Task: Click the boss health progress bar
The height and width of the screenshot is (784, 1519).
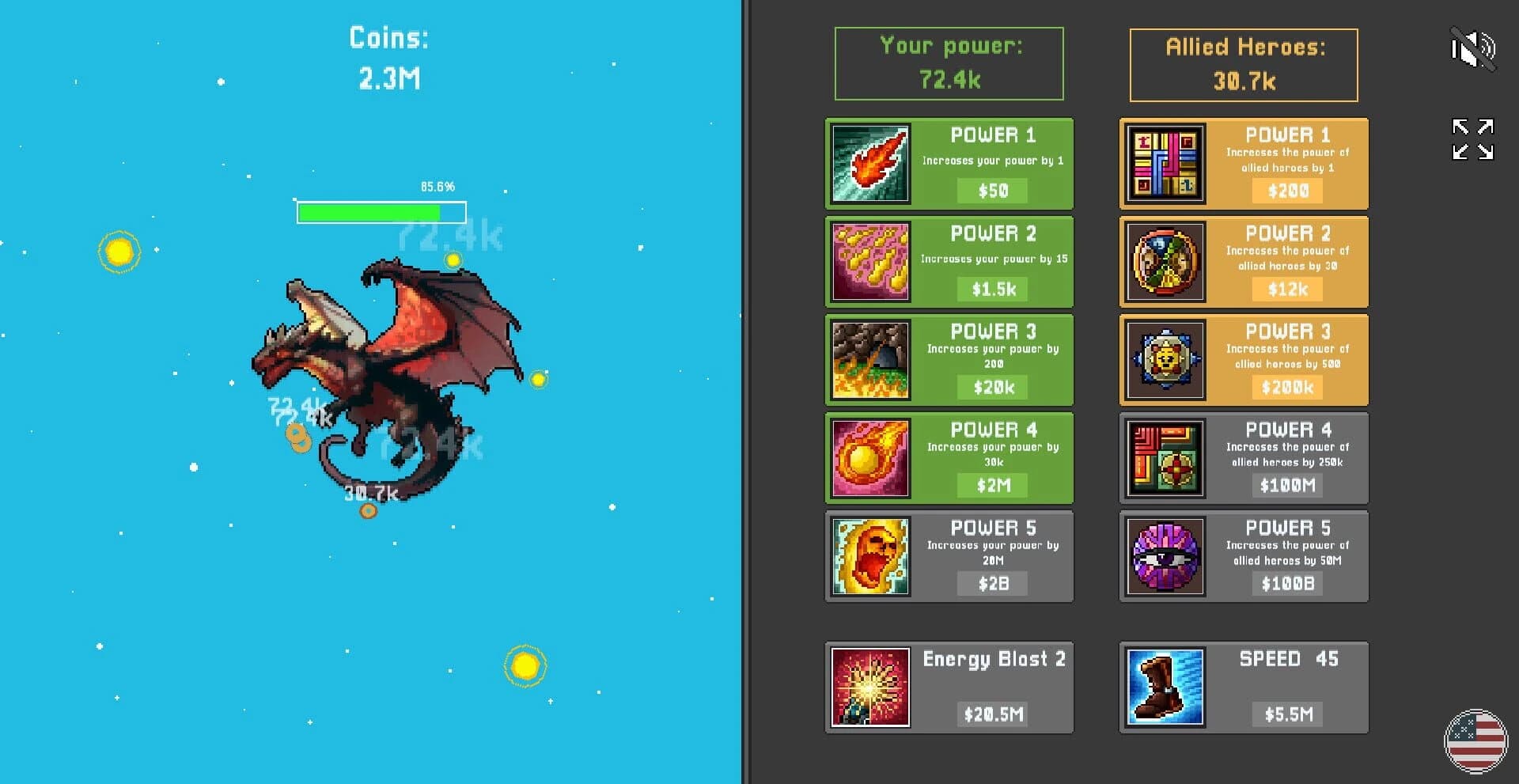Action: pos(380,212)
